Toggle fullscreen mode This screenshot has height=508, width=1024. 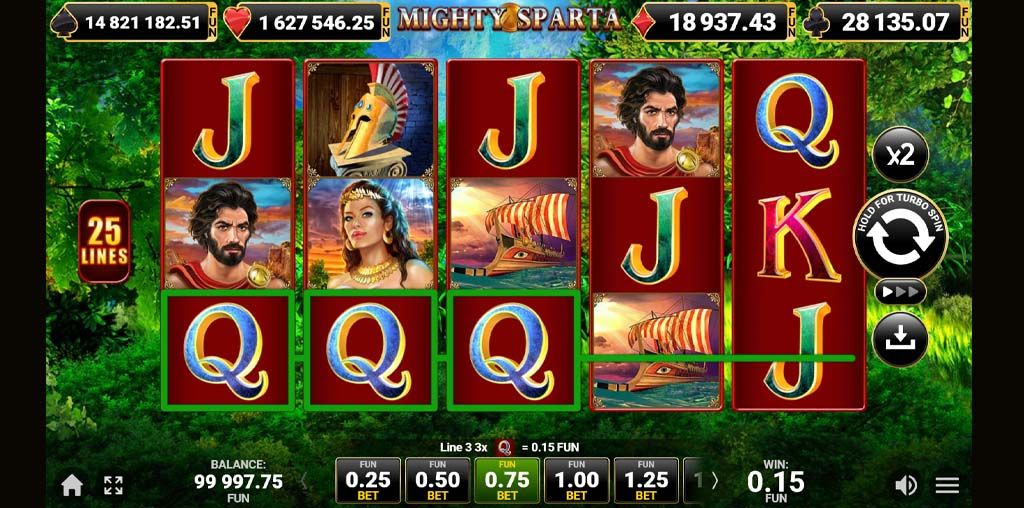coord(113,485)
